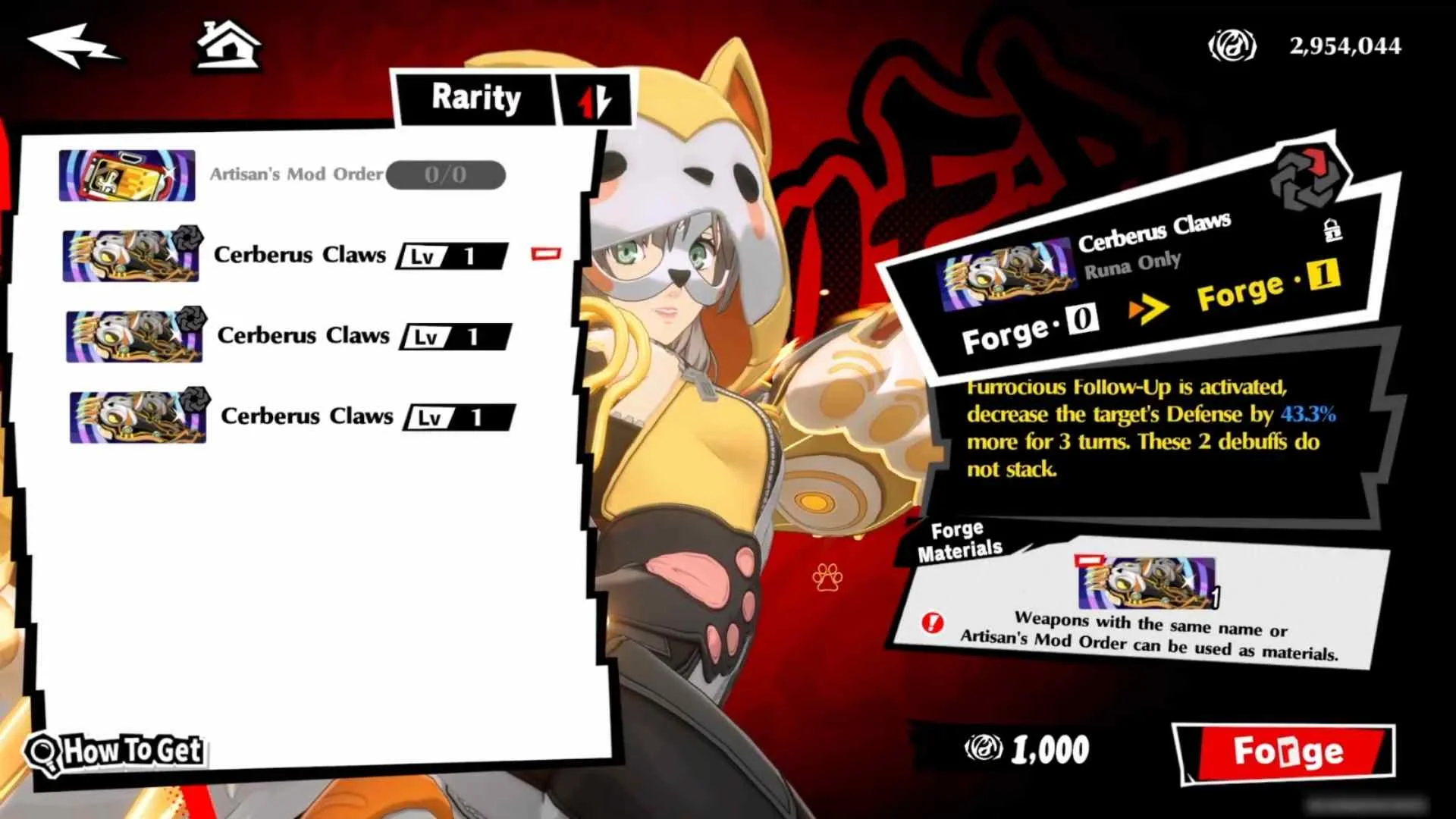
Task: Click the 0/0 progress pill on Artisan's Mod Order
Action: pos(445,174)
